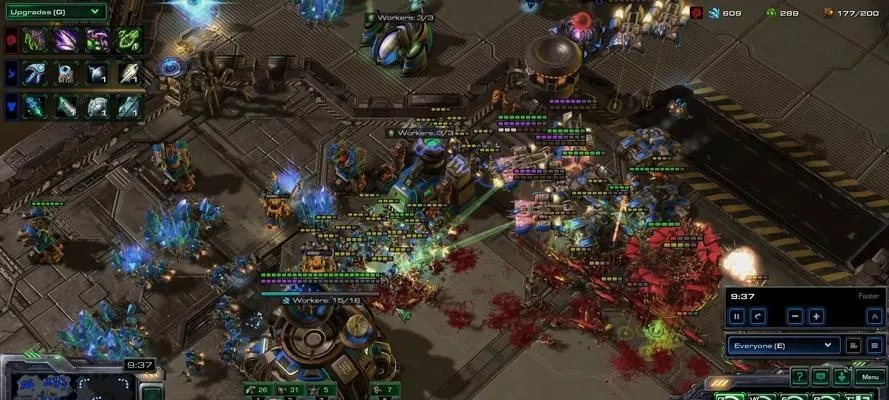Collapse the replay control panel
889x400 pixels.
(874, 316)
